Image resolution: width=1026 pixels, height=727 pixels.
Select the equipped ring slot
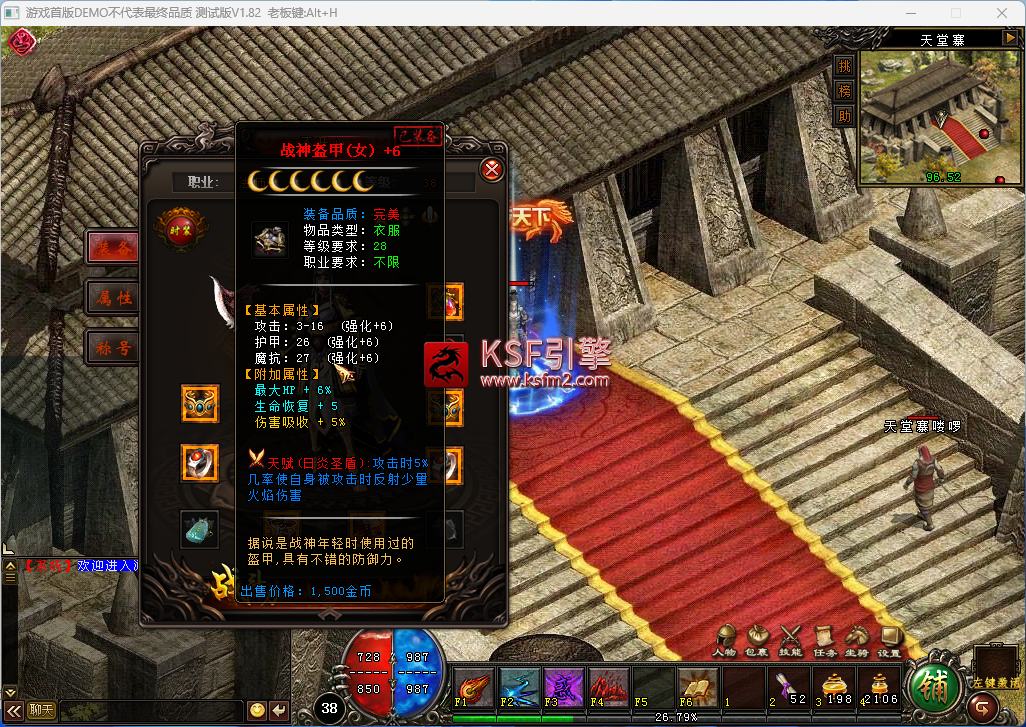pyautogui.click(x=200, y=463)
